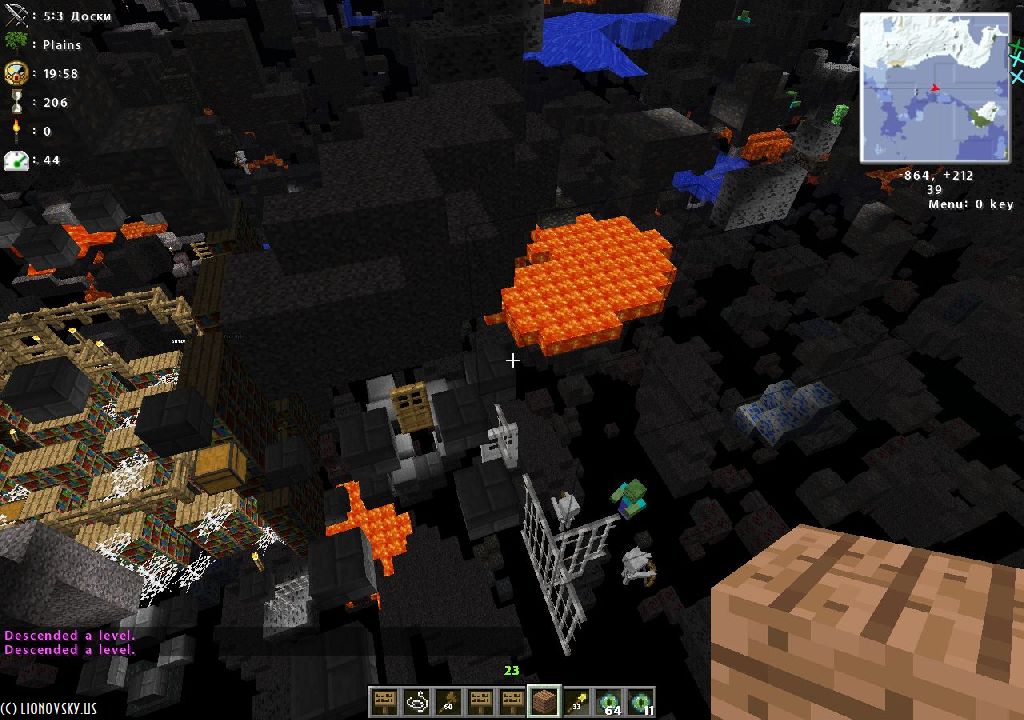1024x720 pixels.
Task: Select the lead rope hotbar slot
Action: tap(416, 702)
